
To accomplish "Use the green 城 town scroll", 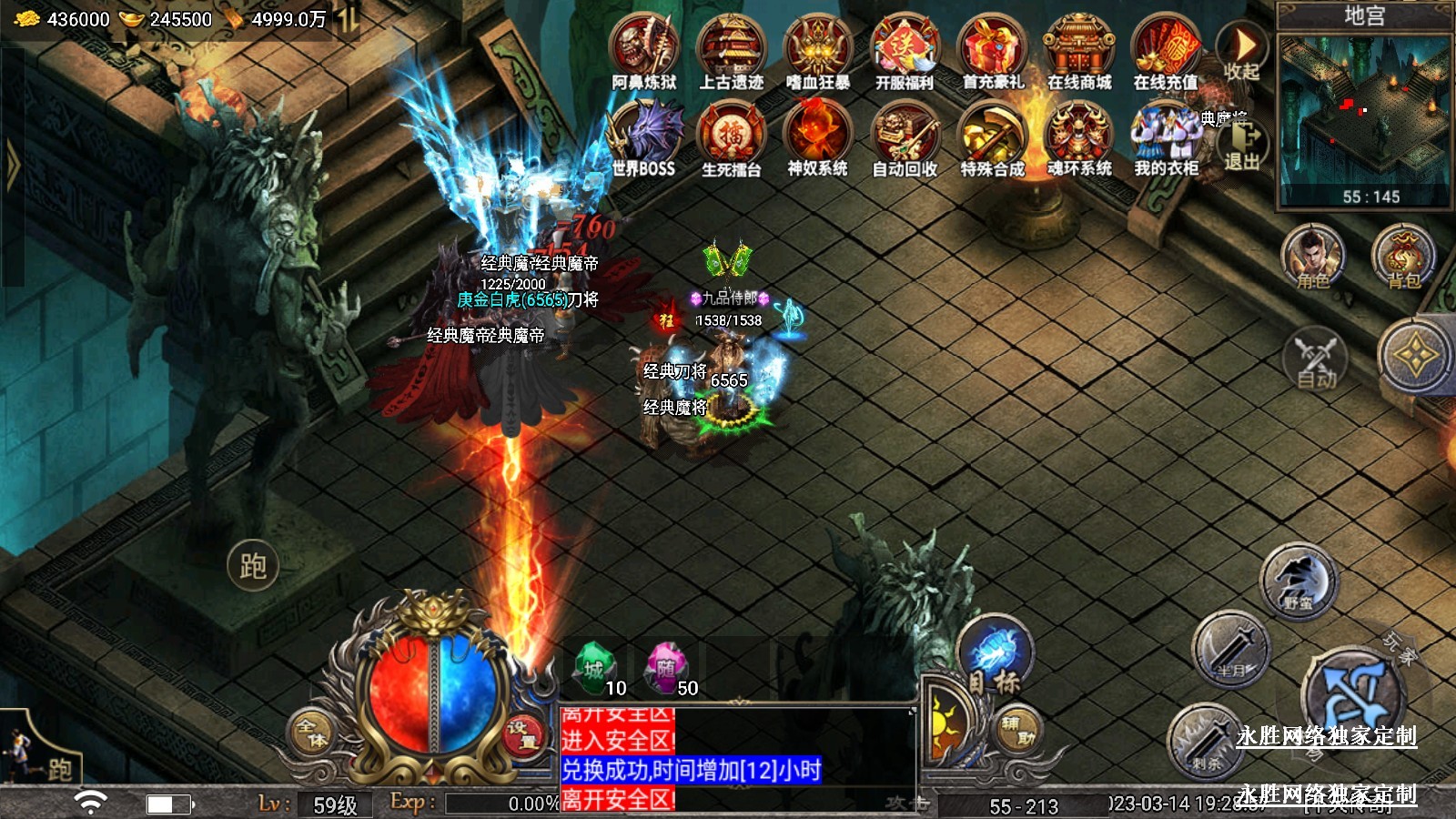I will [594, 669].
